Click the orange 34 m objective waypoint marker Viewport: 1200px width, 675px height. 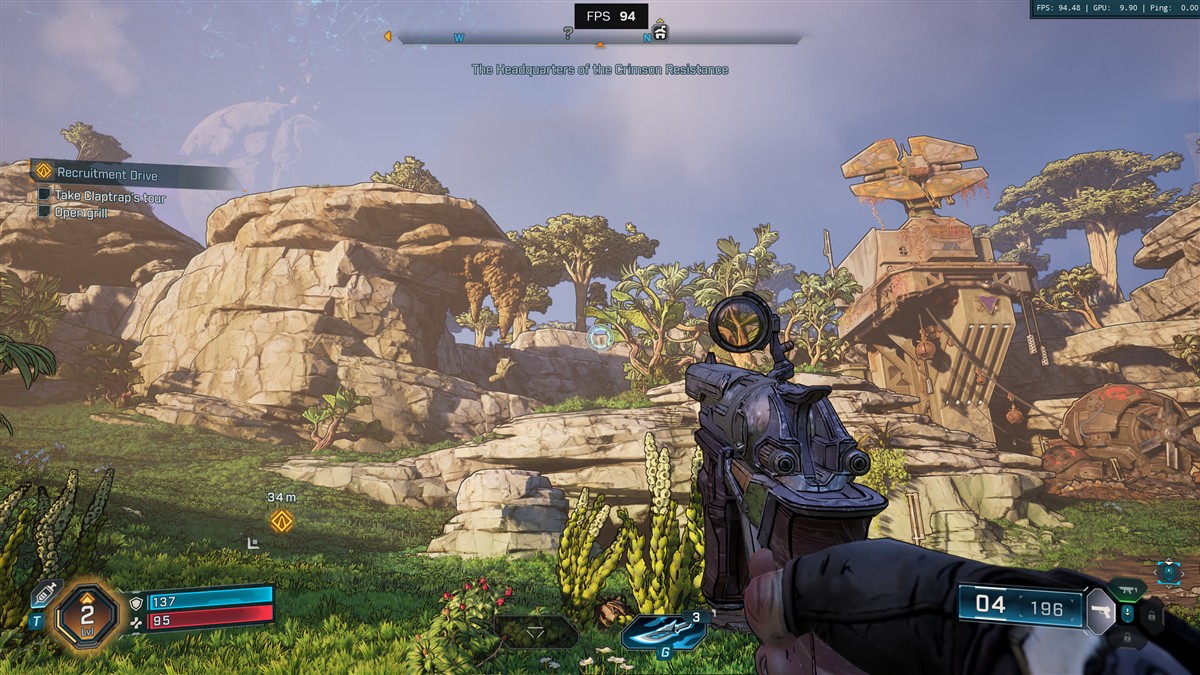282,520
